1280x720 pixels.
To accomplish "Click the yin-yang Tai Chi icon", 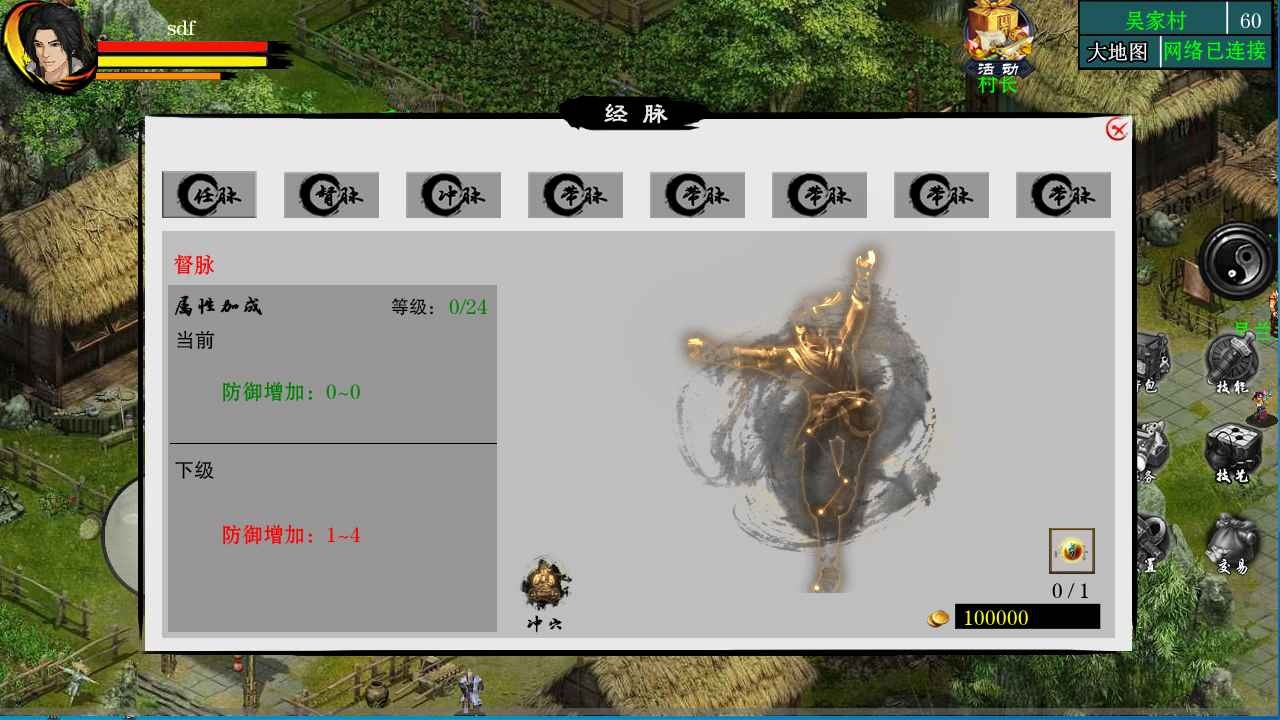I will point(1232,262).
